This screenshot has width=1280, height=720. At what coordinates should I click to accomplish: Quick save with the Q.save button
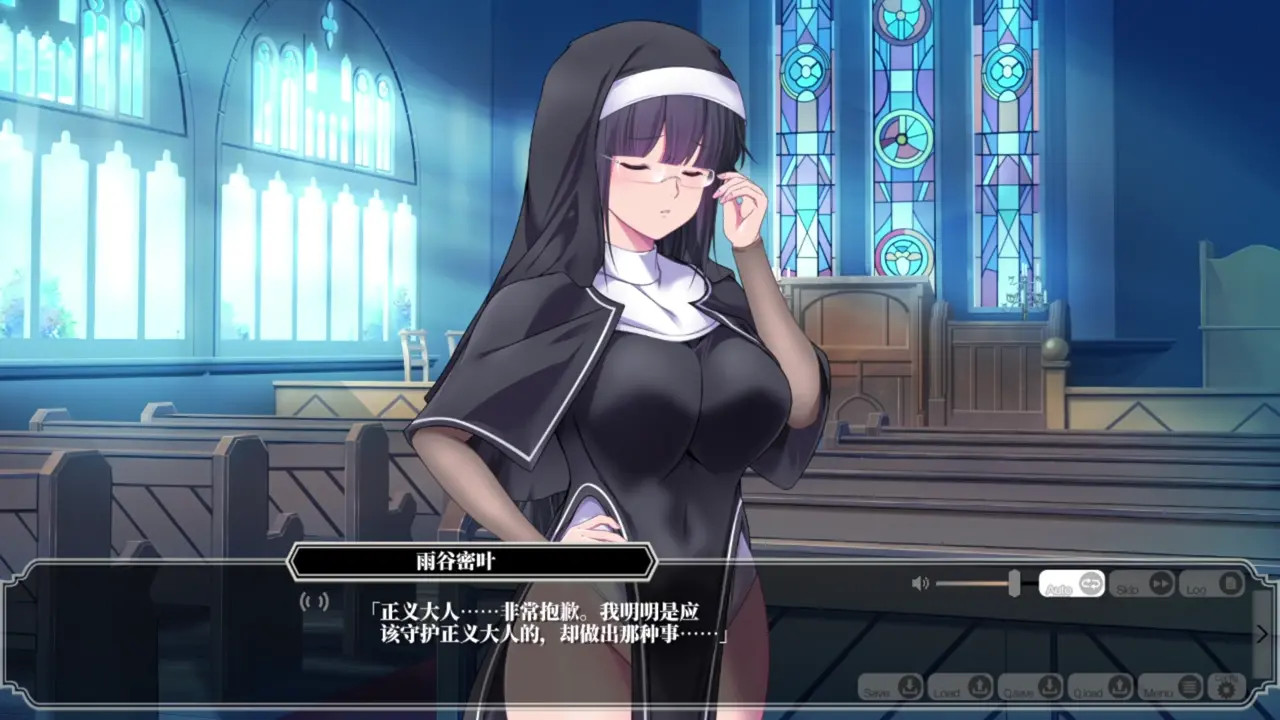(1030, 688)
